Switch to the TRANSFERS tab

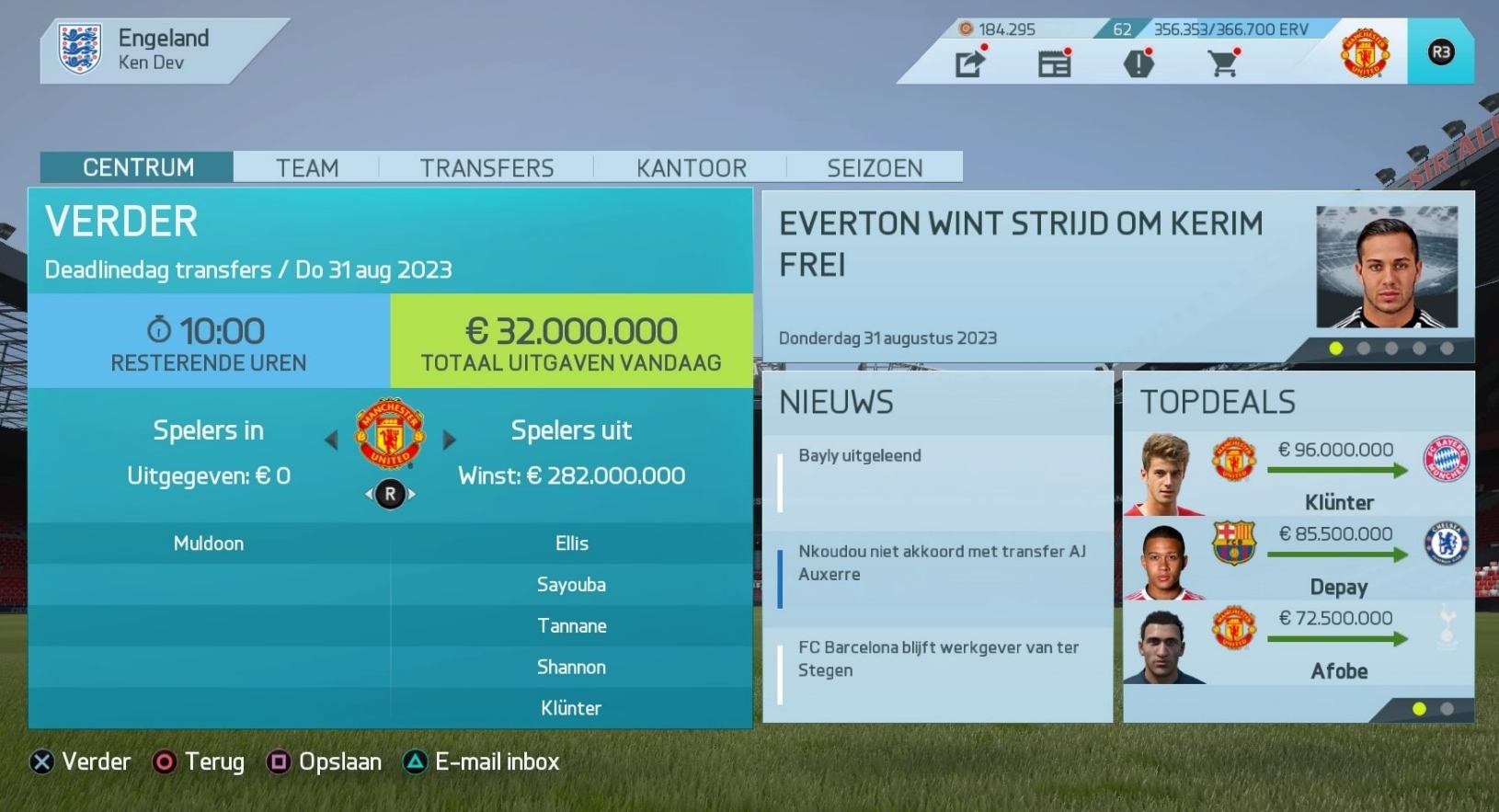pos(486,167)
